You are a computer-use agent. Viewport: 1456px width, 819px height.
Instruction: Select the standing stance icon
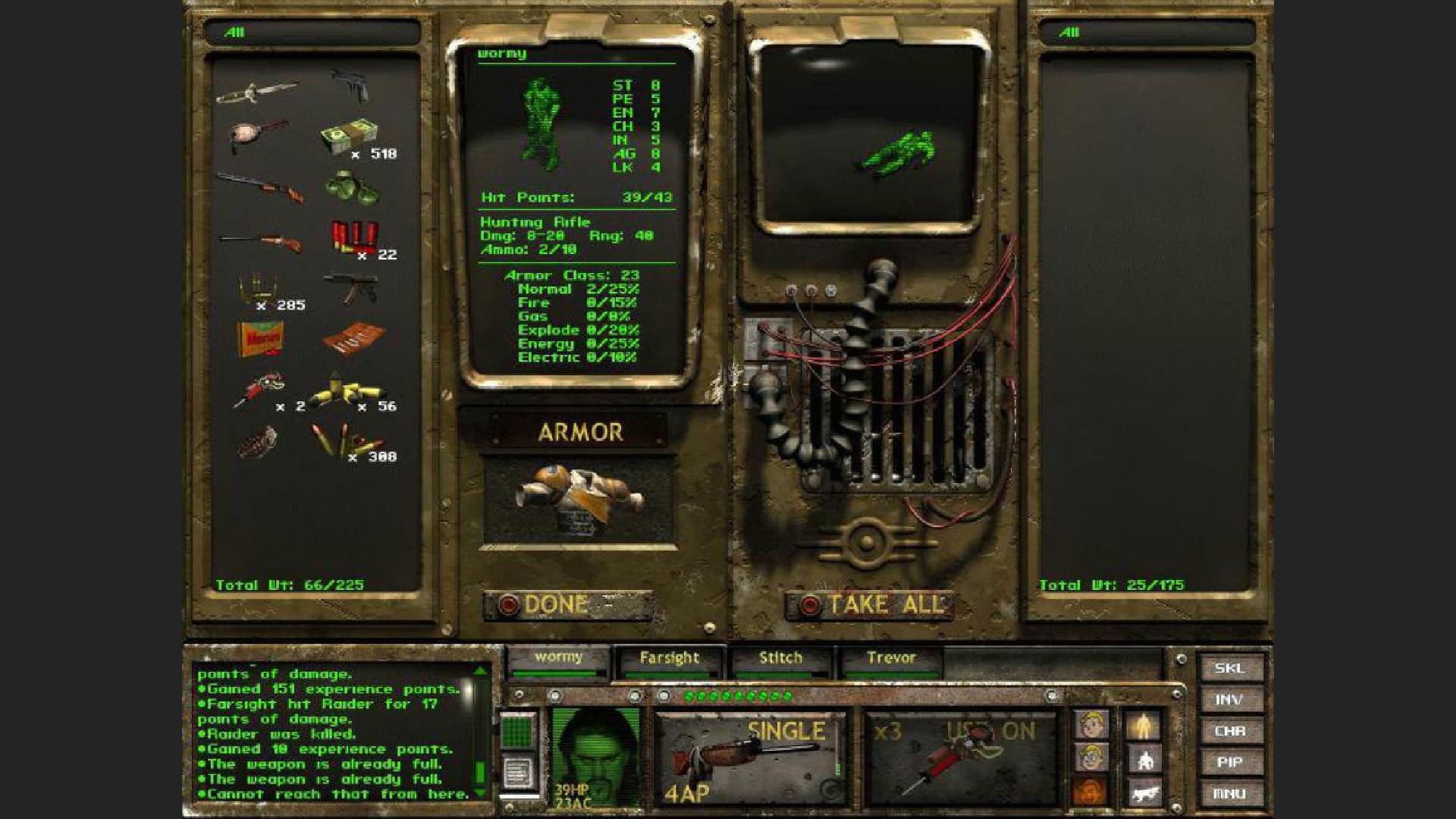(1144, 725)
